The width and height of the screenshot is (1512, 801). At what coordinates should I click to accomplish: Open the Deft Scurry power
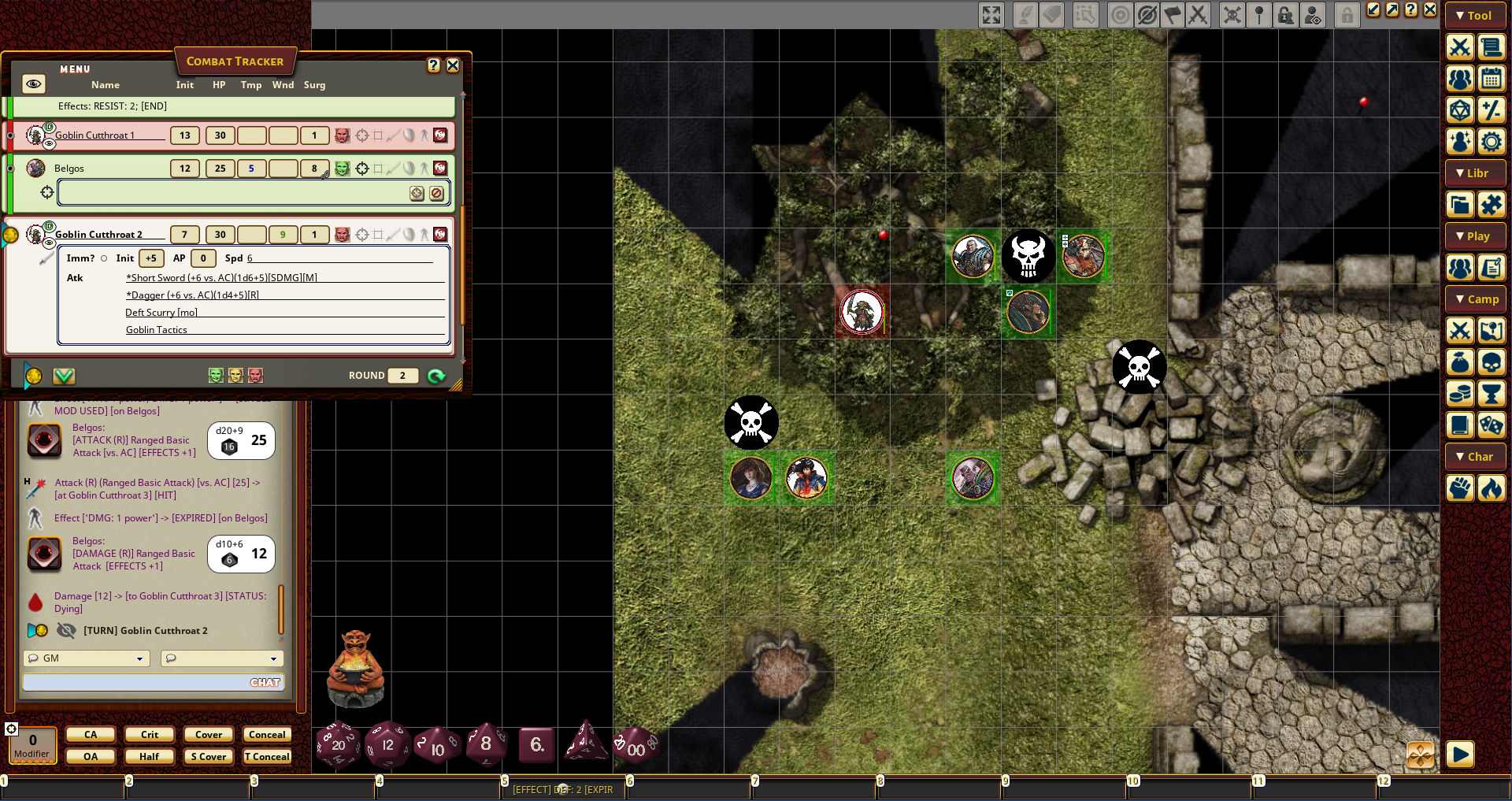[161, 313]
